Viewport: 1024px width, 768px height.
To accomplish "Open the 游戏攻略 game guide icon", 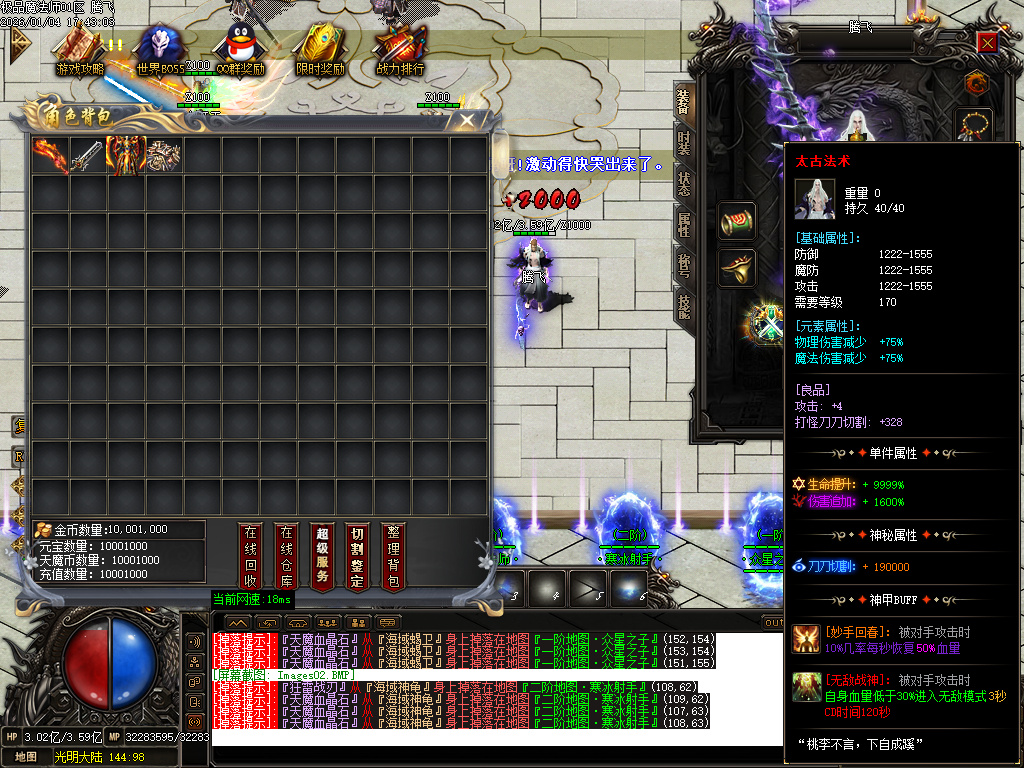I will 80,48.
